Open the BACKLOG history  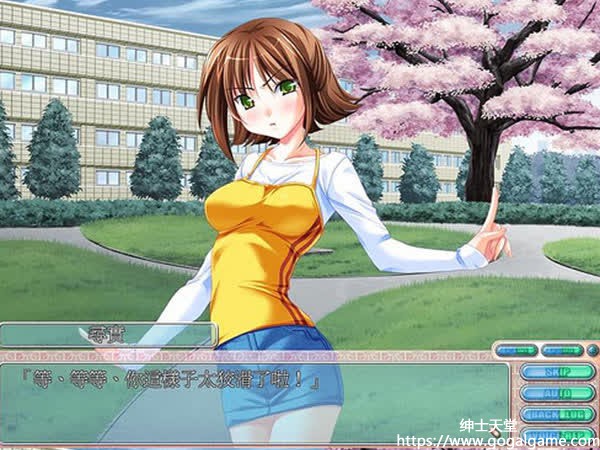(556, 414)
